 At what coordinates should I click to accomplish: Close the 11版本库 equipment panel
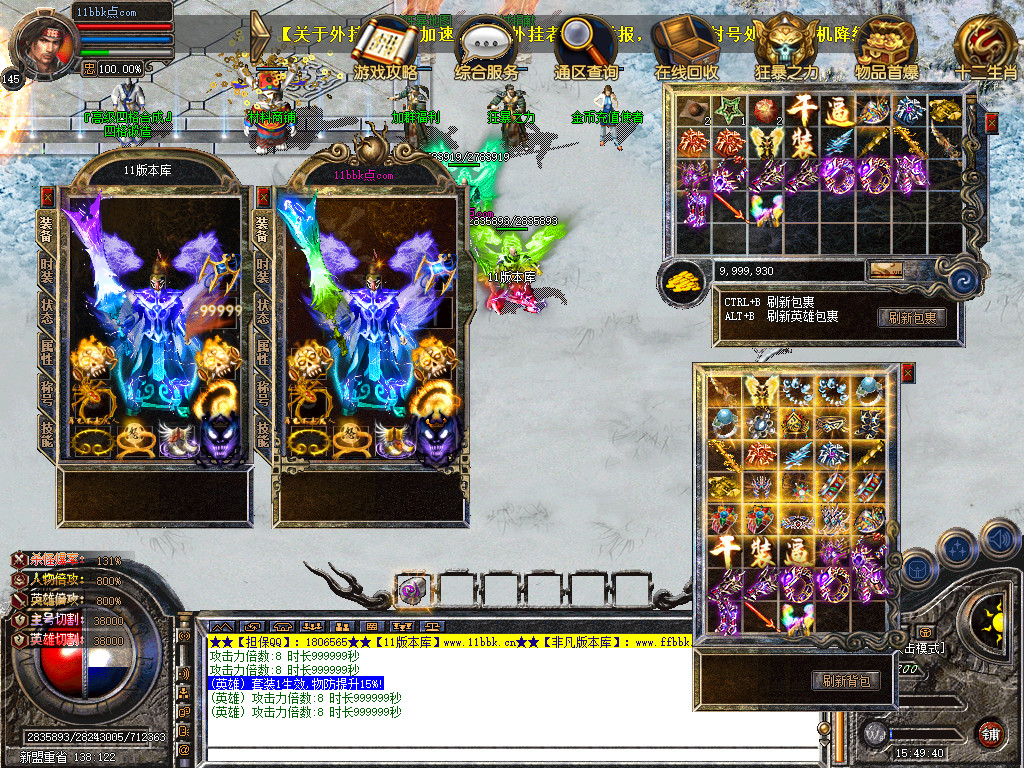(47, 197)
